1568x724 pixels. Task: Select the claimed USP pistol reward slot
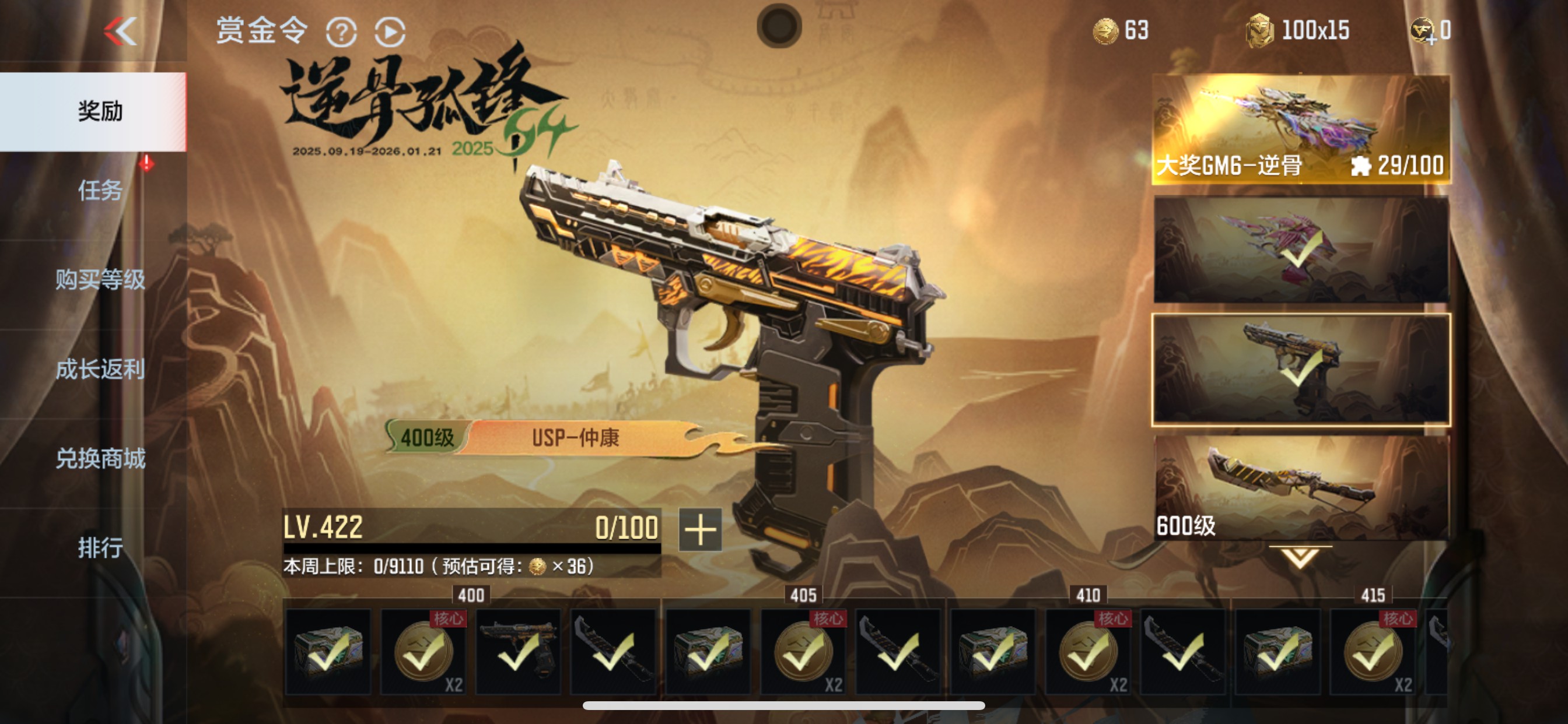[518, 651]
